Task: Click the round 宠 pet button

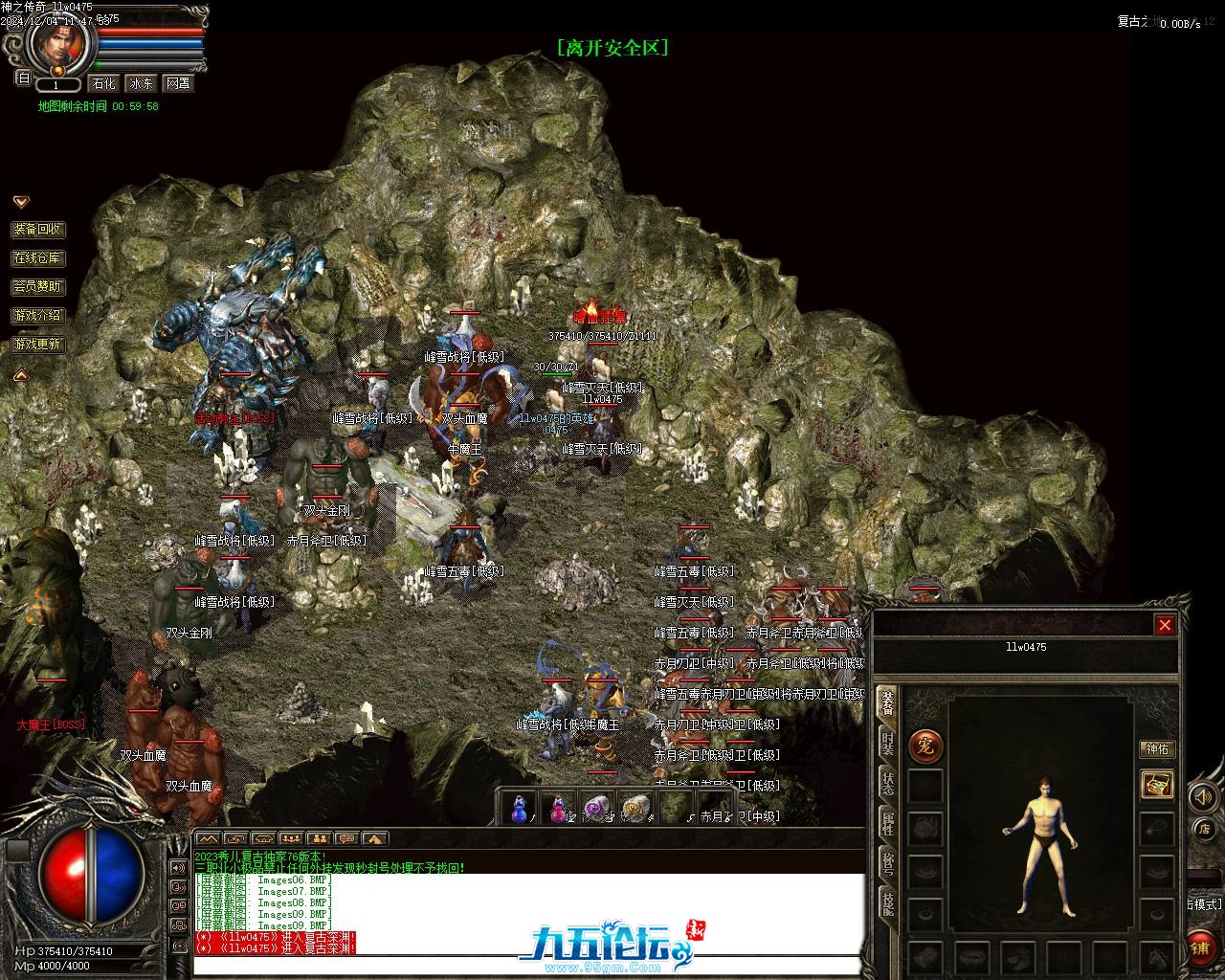Action: [925, 746]
